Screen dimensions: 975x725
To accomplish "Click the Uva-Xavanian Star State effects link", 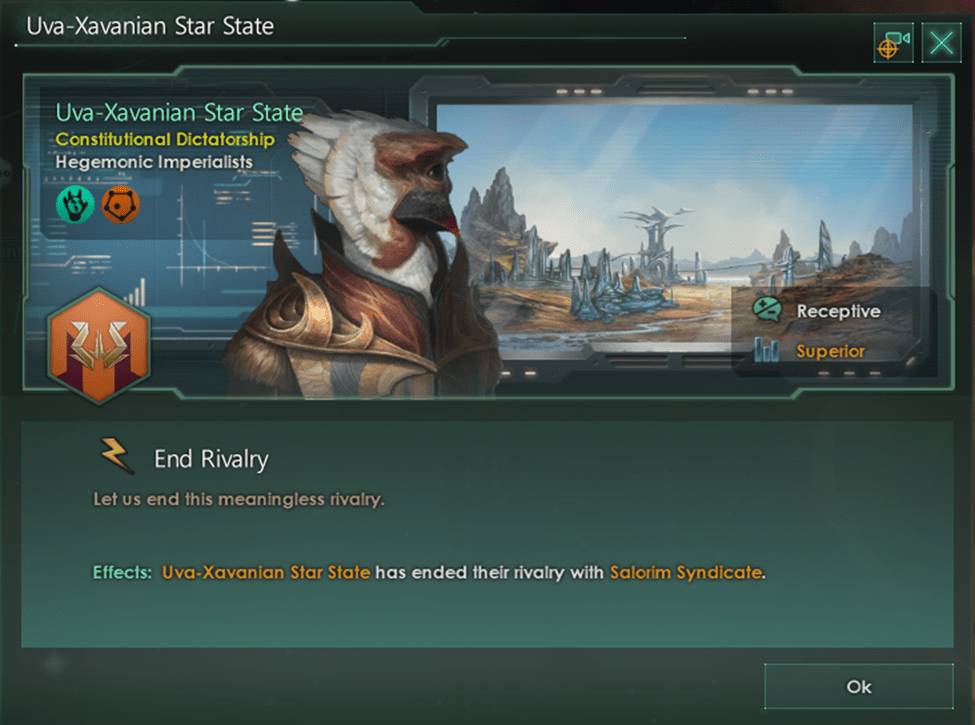I will (x=266, y=573).
